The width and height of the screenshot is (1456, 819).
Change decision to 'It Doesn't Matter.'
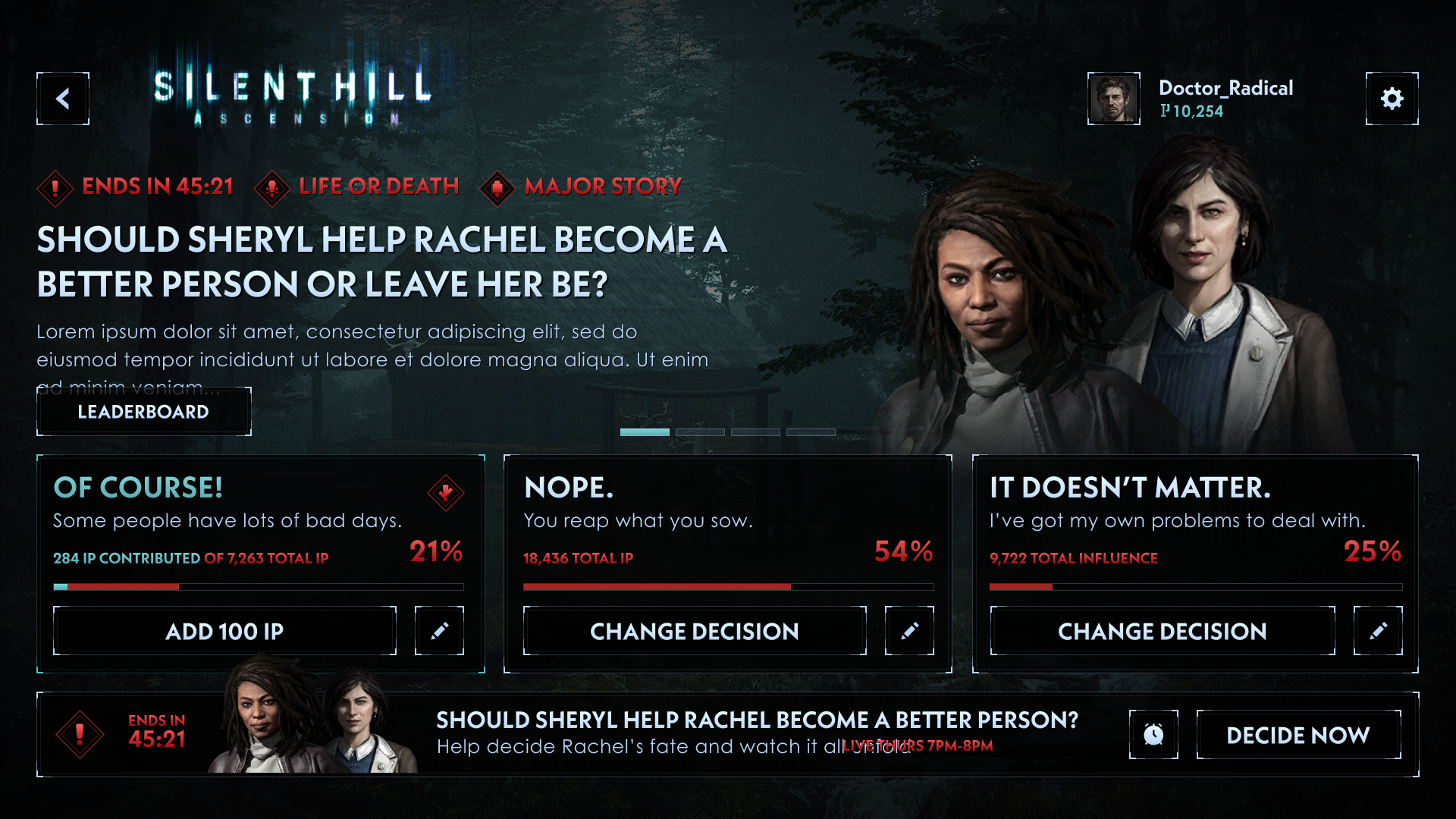click(x=1162, y=631)
